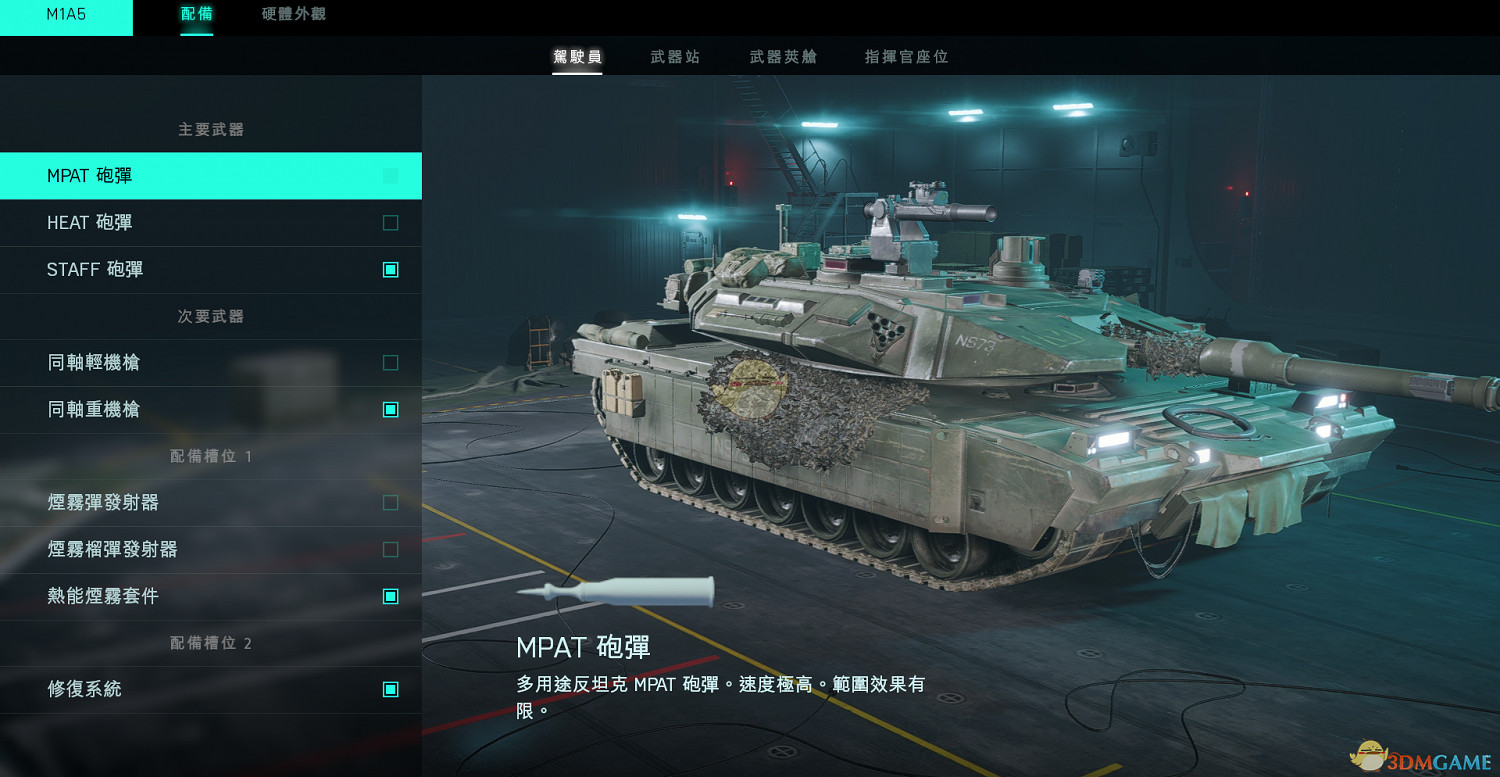Untick the STAFF 砲彈 checkbox
The width and height of the screenshot is (1500, 777).
pyautogui.click(x=389, y=269)
